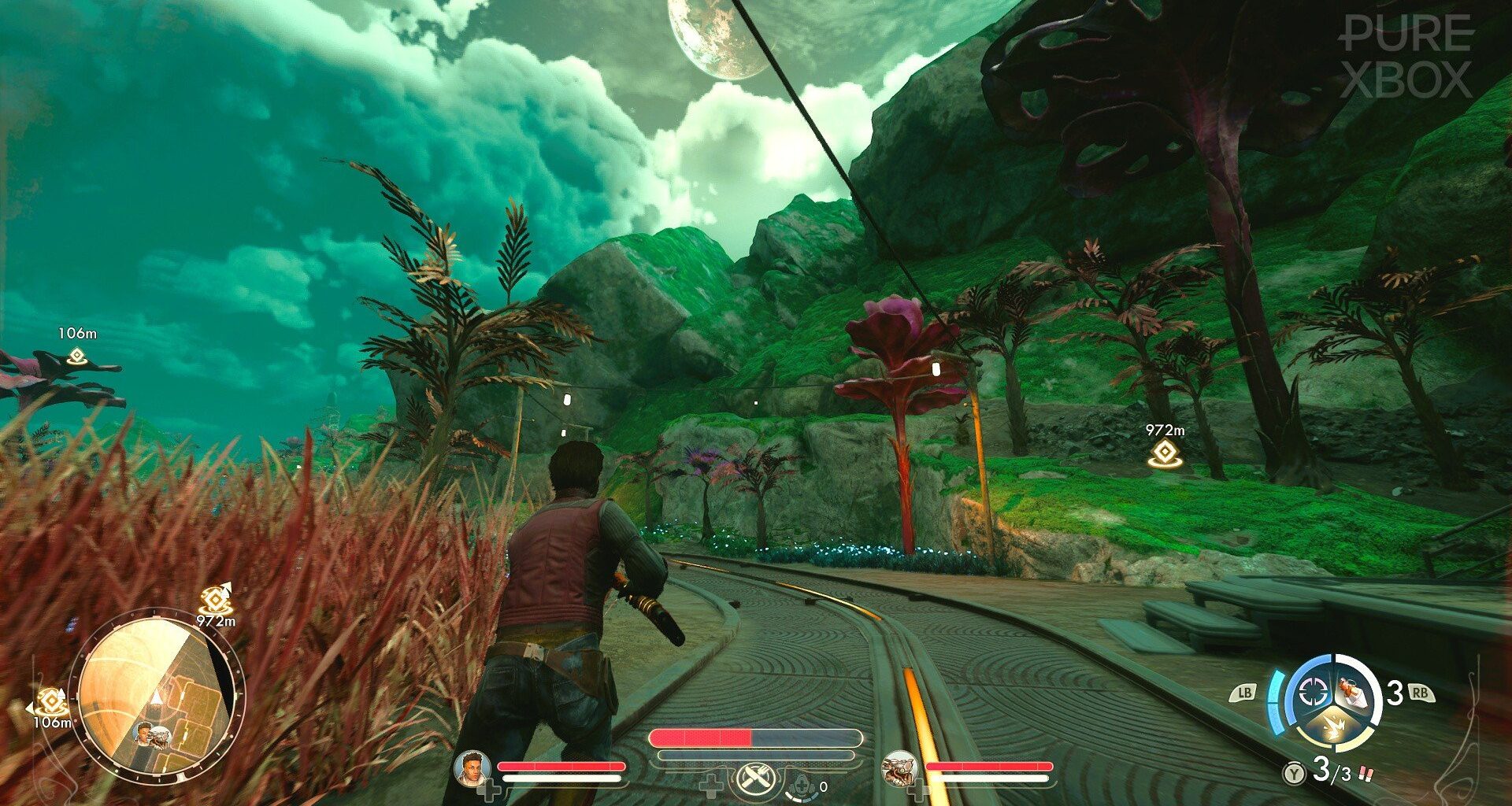Use the knife and fork food icon
Screen dimensions: 1512x806
(757, 781)
